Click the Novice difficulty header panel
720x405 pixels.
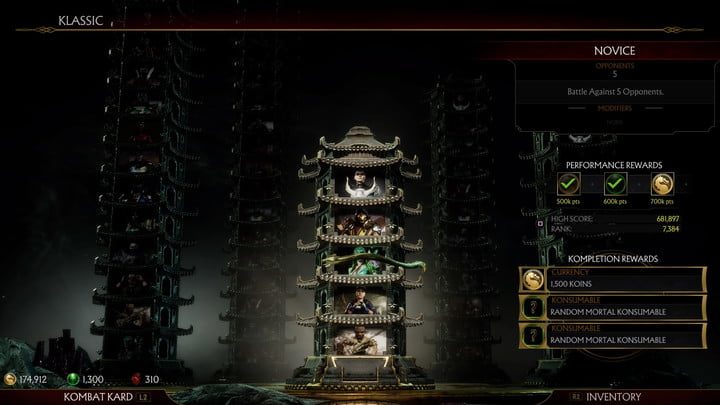615,50
